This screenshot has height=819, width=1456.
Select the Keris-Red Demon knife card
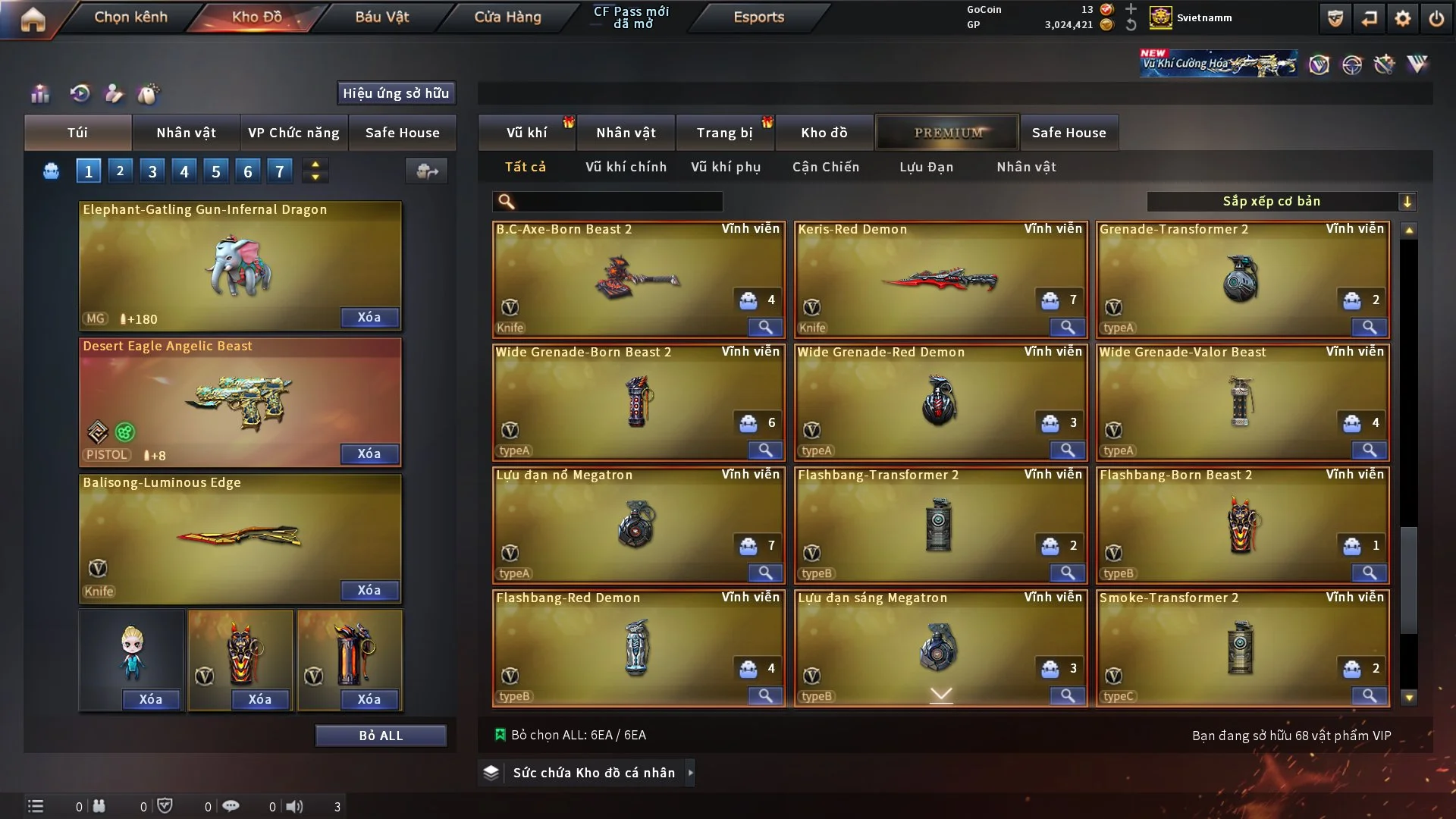(x=940, y=279)
